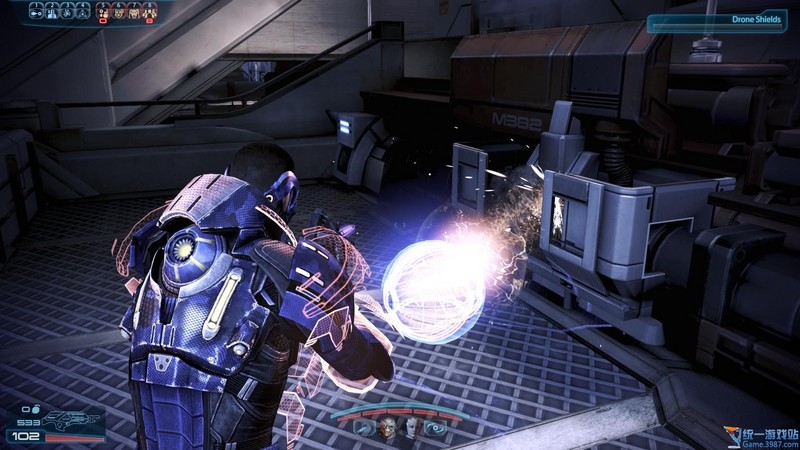Select the assault rifle weapon icon

coord(67,419)
